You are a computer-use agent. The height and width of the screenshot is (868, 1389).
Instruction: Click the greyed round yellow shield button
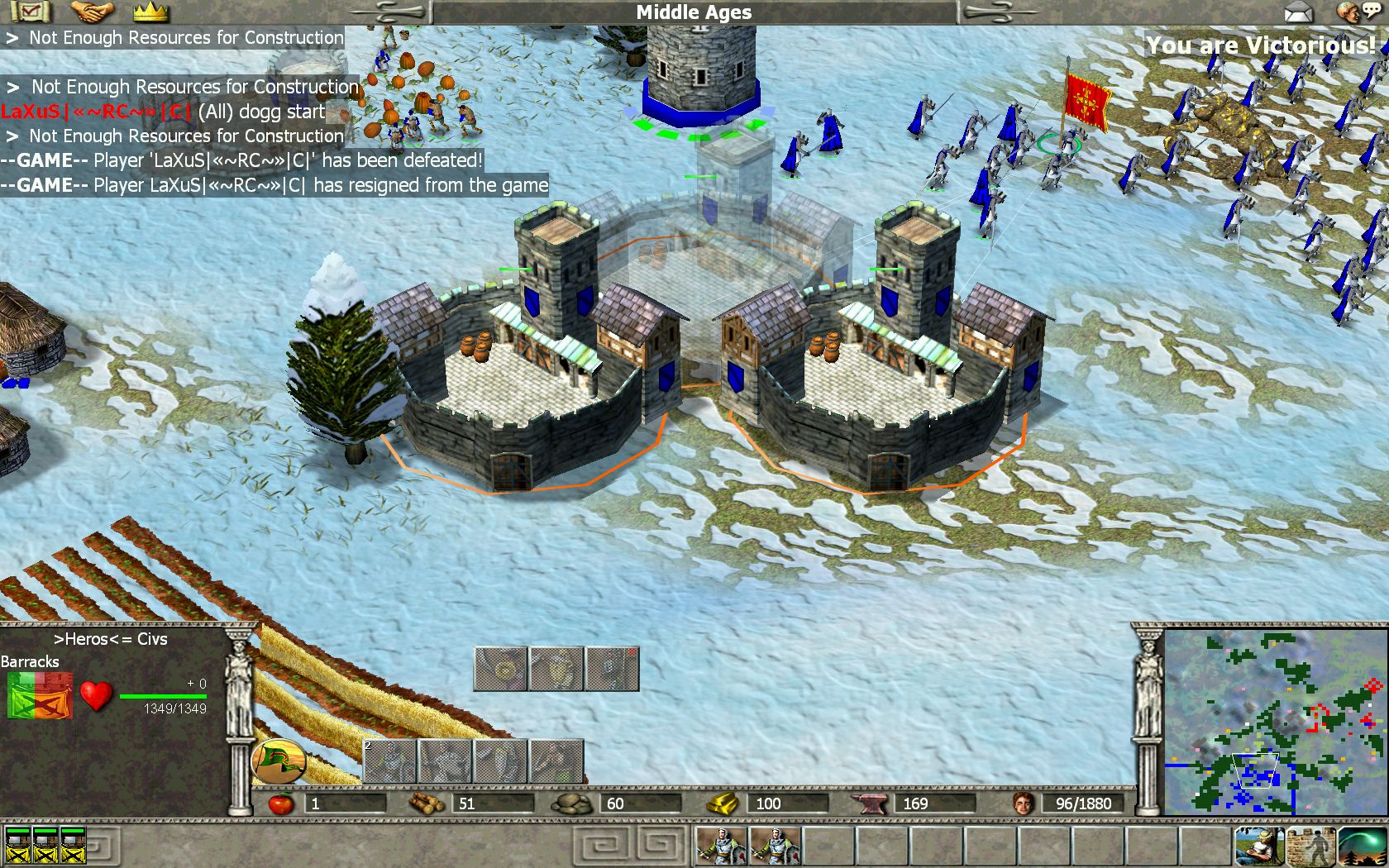pyautogui.click(x=500, y=669)
